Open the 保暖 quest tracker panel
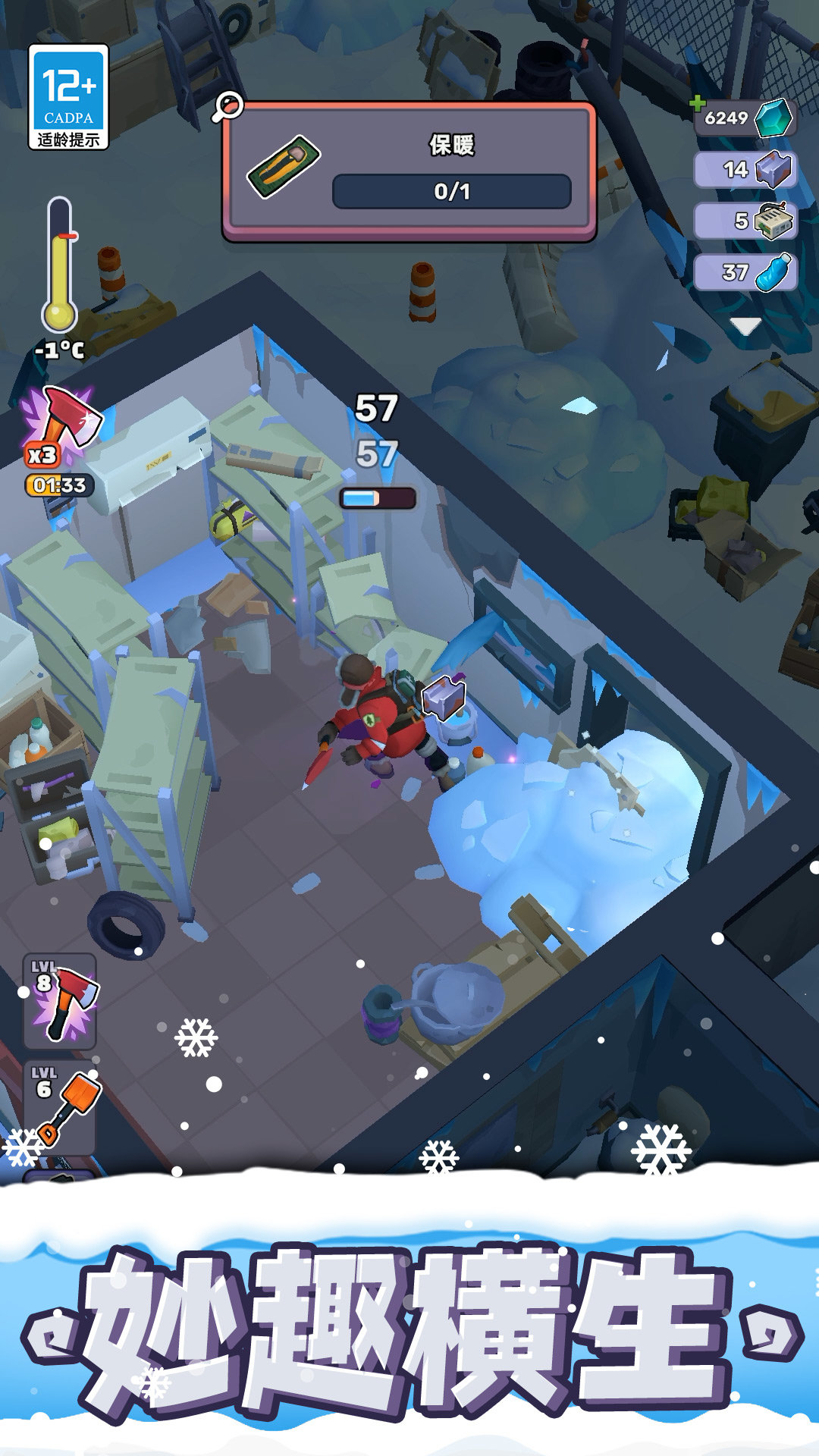Viewport: 819px width, 1456px height. coord(409,172)
